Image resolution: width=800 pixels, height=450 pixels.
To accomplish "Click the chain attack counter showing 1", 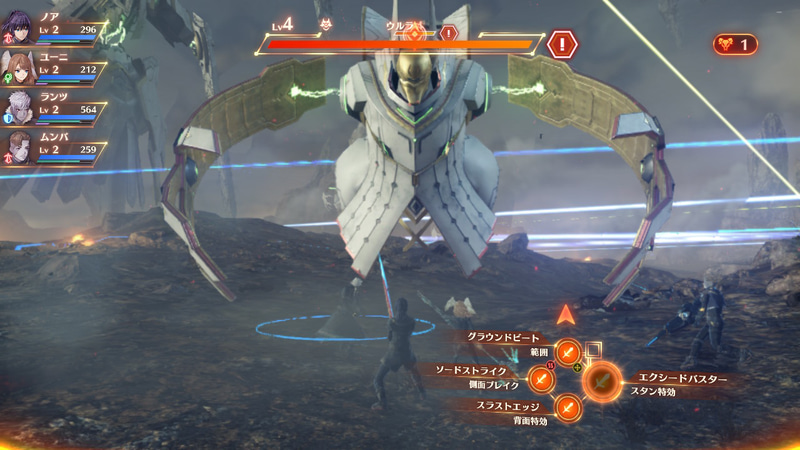I will click(x=735, y=44).
